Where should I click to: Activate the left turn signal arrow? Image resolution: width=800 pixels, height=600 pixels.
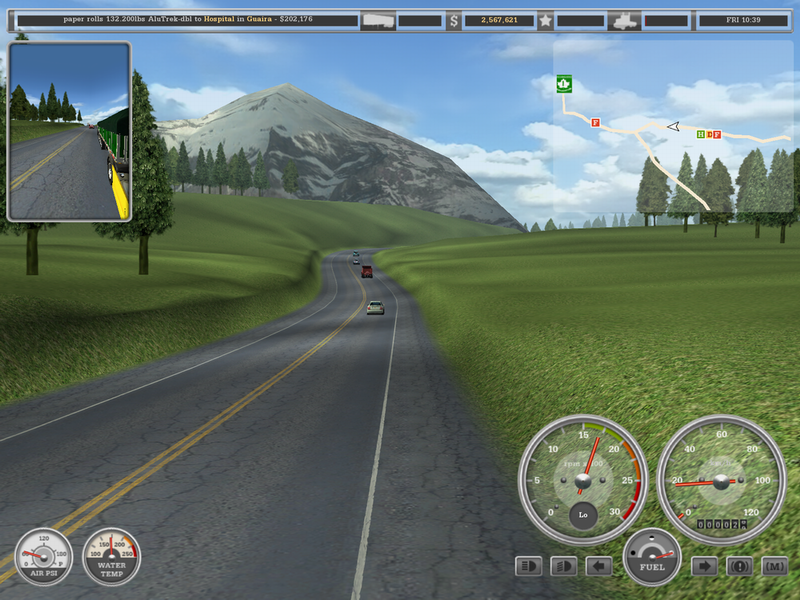click(599, 566)
